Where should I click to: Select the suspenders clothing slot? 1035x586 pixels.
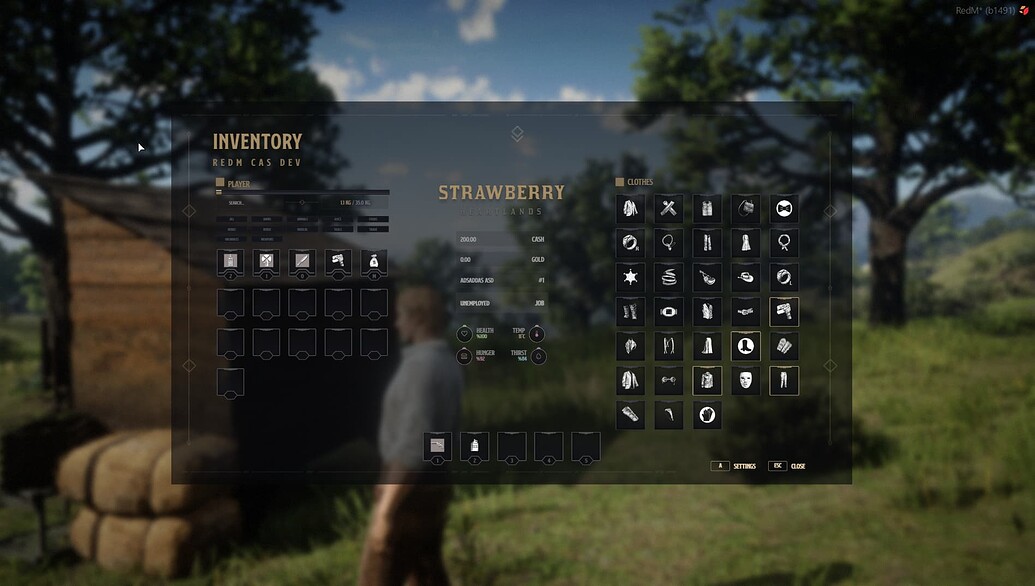[669, 346]
